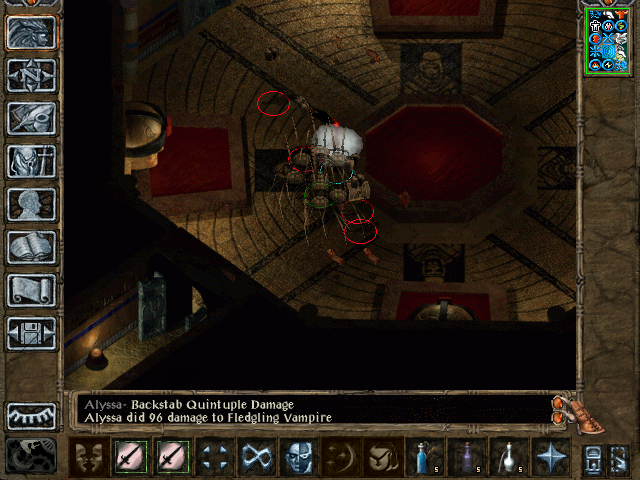Use the blue potion quick item
Image resolution: width=640 pixels, height=480 pixels.
pyautogui.click(x=424, y=458)
